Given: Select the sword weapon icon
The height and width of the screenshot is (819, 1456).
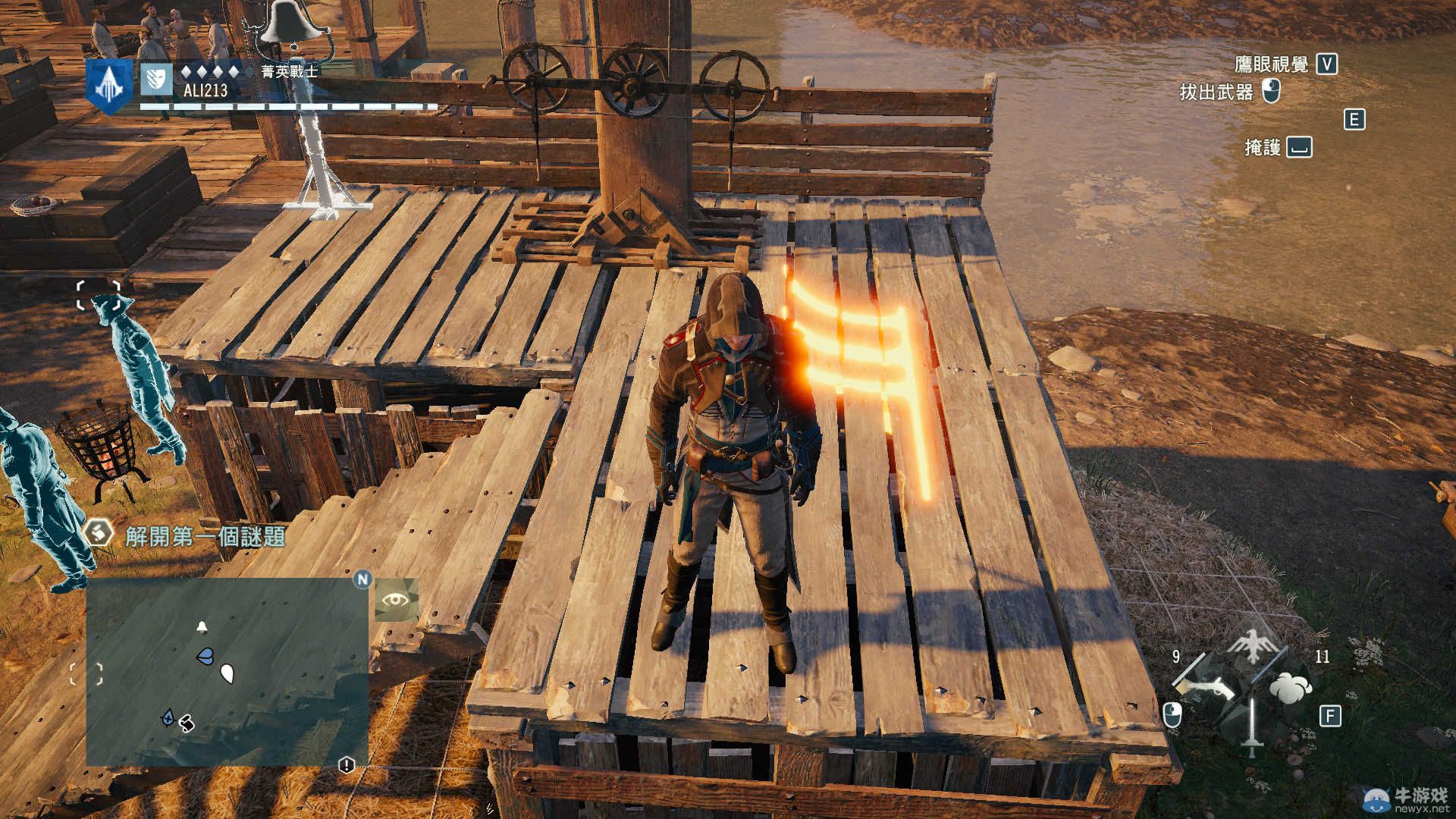Looking at the screenshot, I should point(1252,726).
